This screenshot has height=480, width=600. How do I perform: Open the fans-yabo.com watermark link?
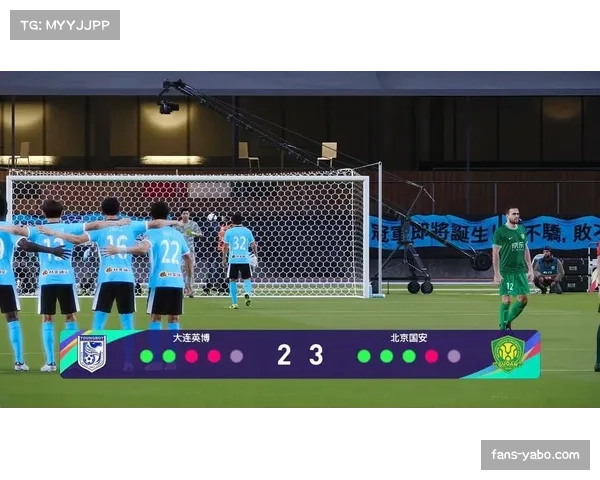(x=535, y=455)
